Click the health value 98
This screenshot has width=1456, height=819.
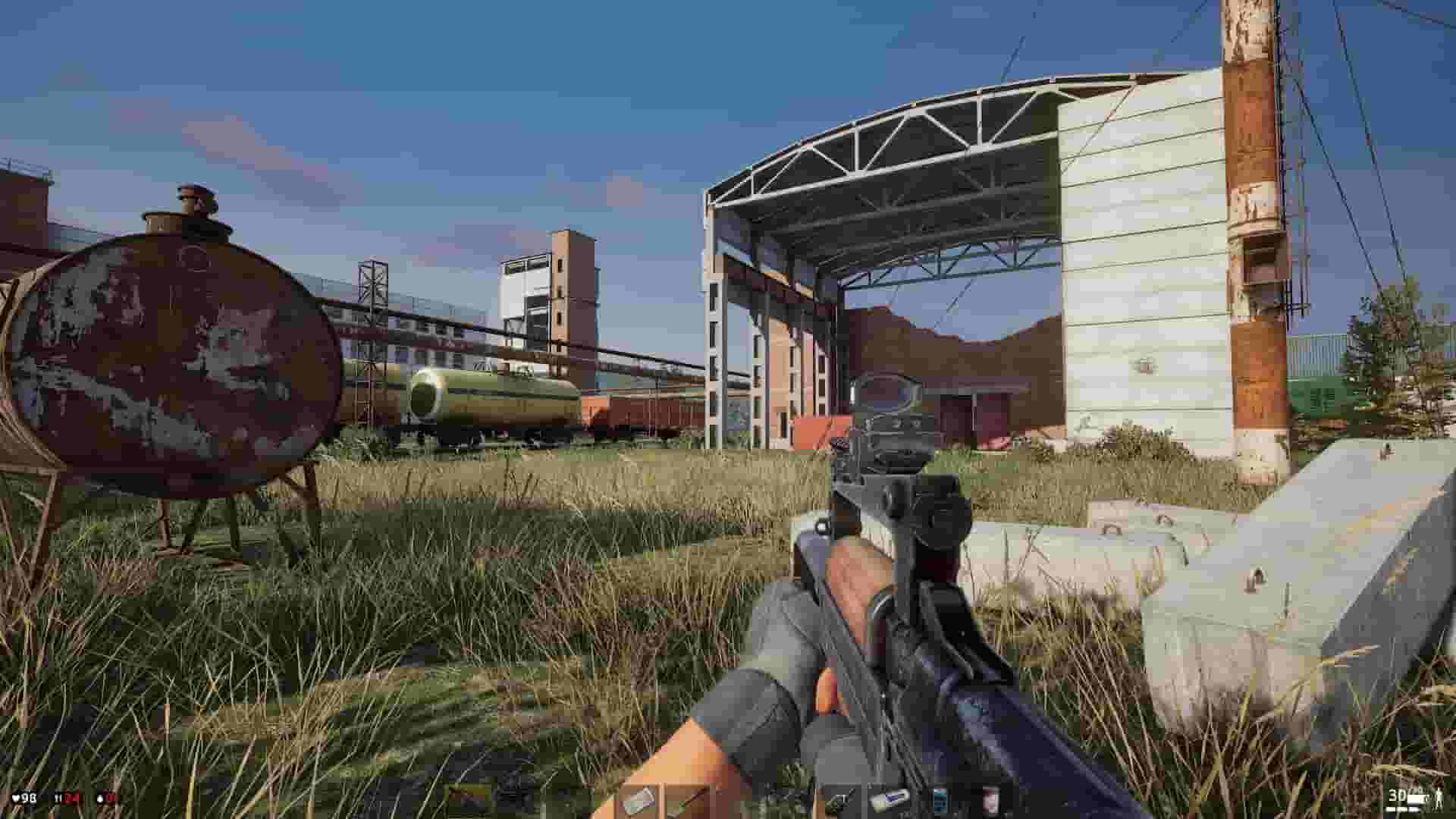(29, 798)
